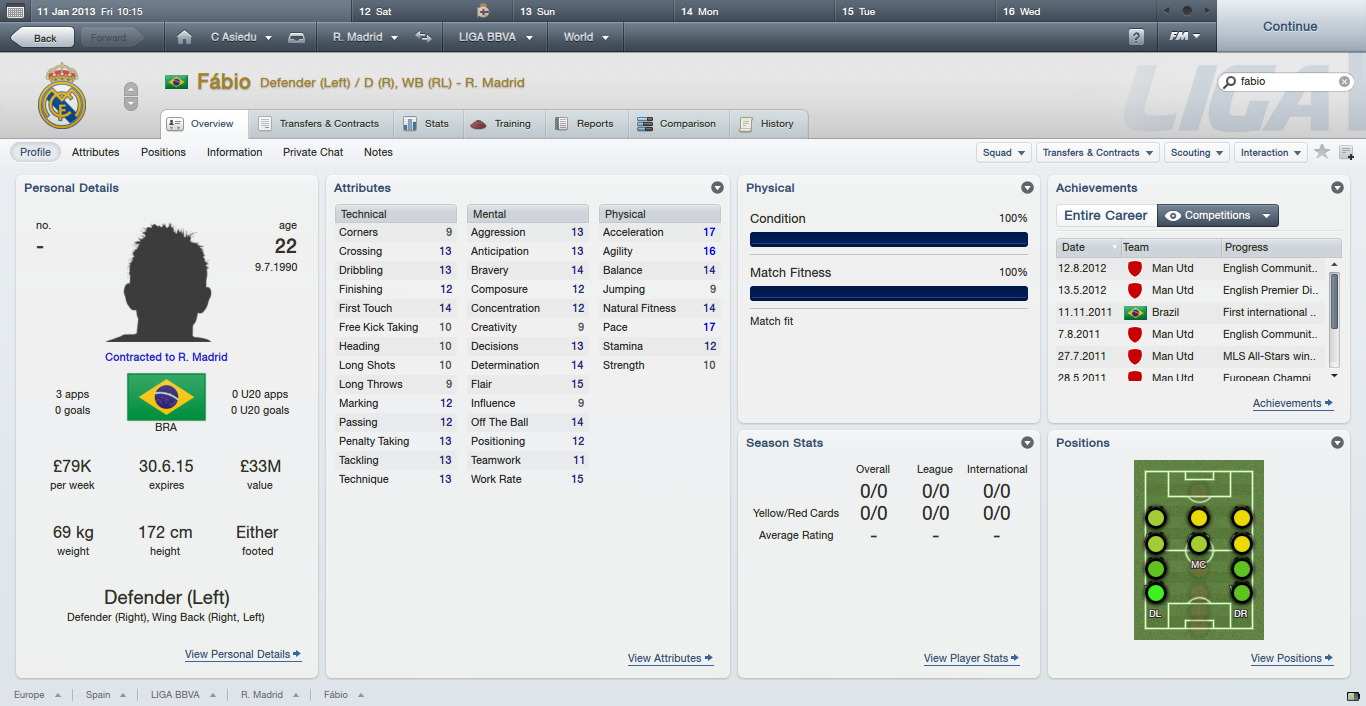This screenshot has height=706, width=1366.
Task: Switch to the Training tab
Action: point(502,124)
